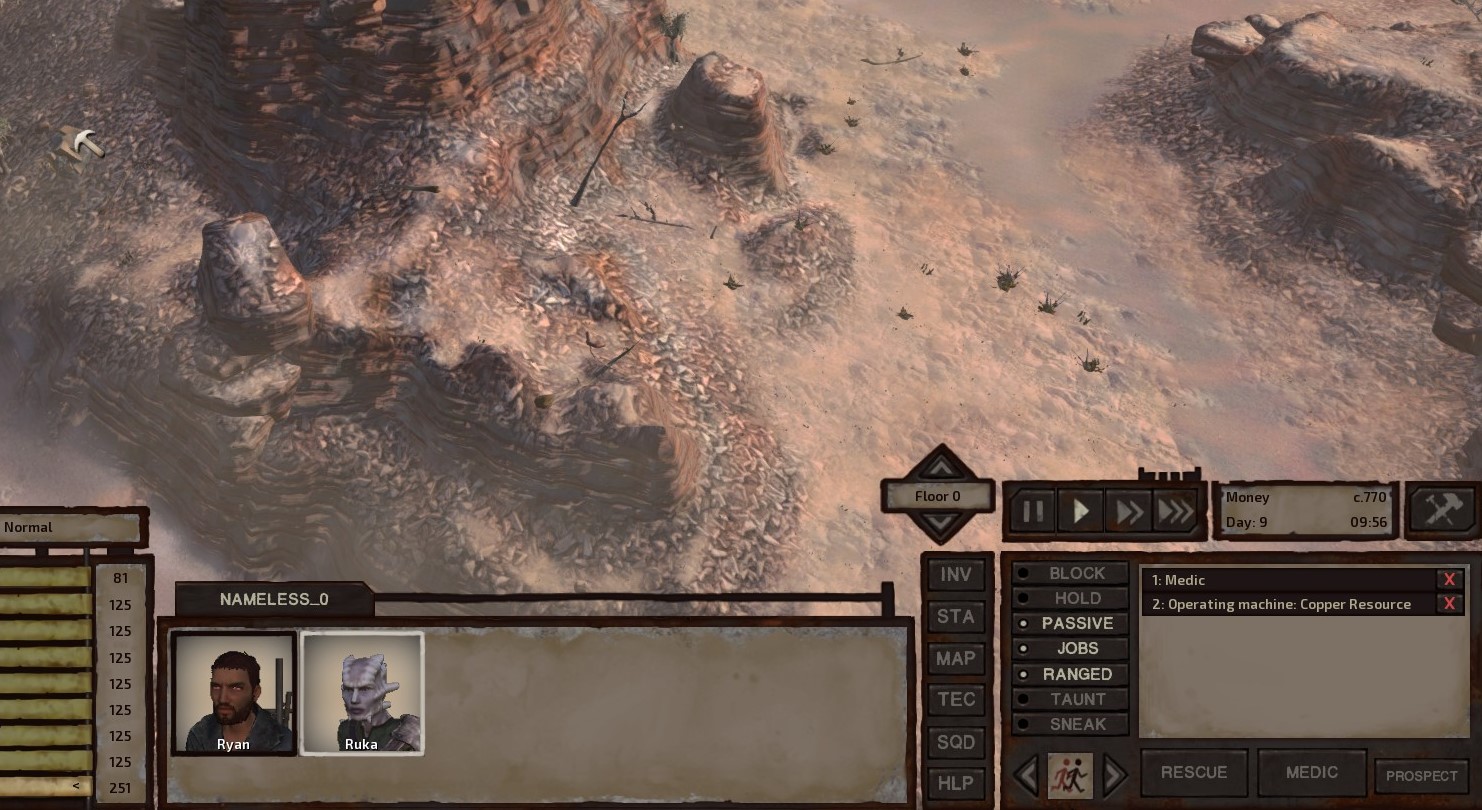Click the up arrow above Floor 0
This screenshot has height=810, width=1482.
tap(939, 468)
